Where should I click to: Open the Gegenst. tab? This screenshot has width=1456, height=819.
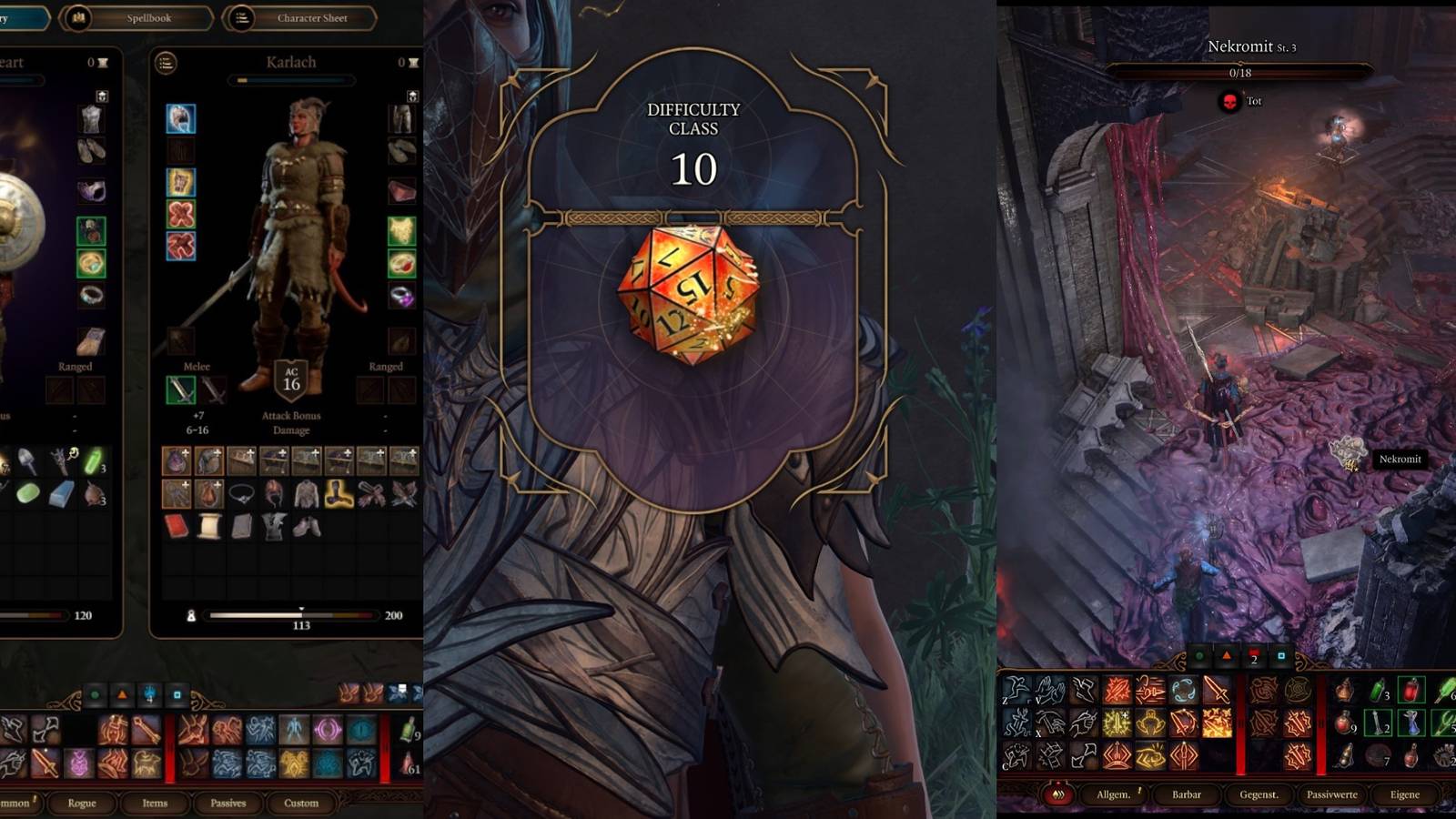(x=1259, y=794)
